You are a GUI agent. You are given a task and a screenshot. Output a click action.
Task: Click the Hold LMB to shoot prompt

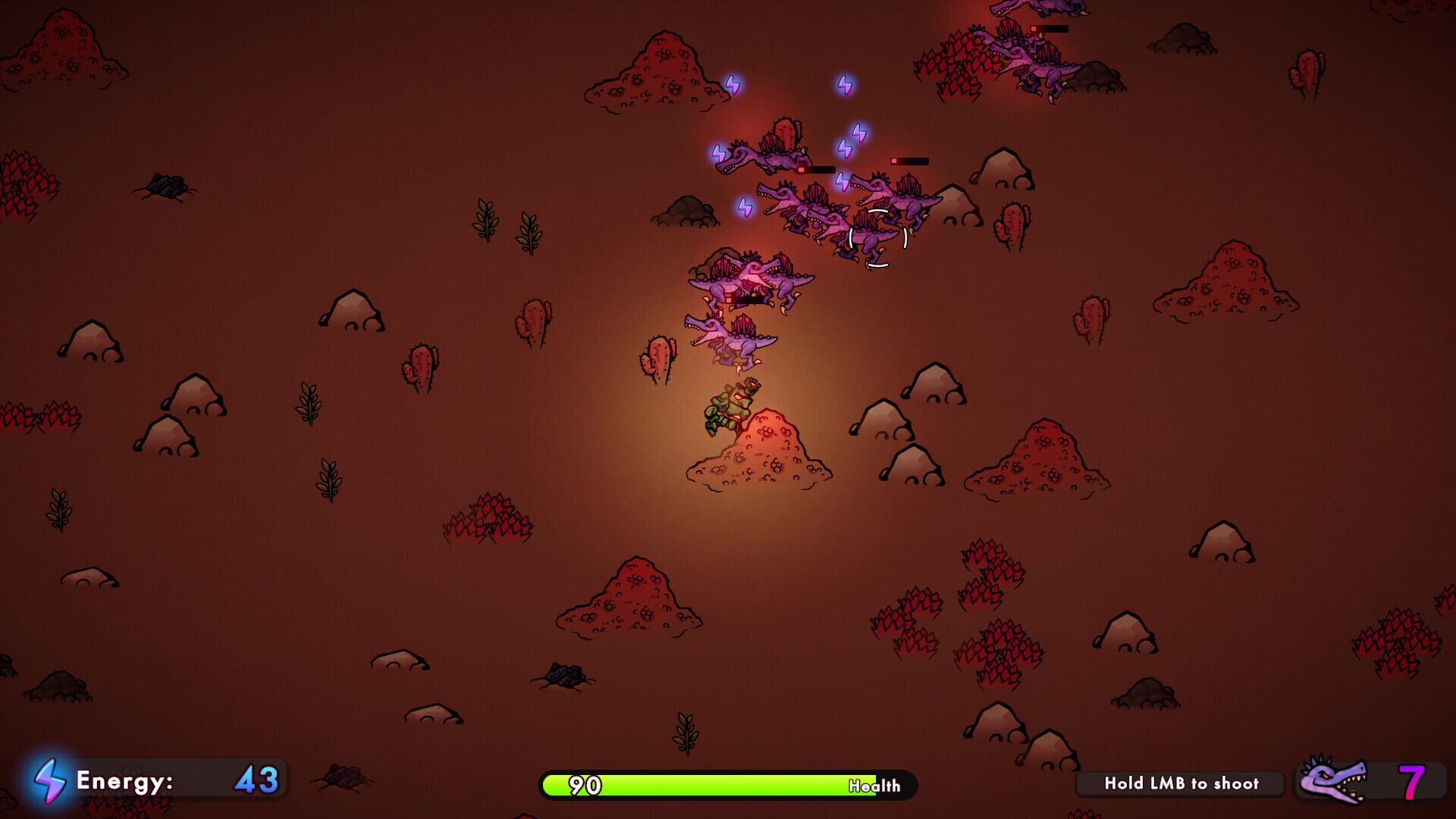(1181, 785)
